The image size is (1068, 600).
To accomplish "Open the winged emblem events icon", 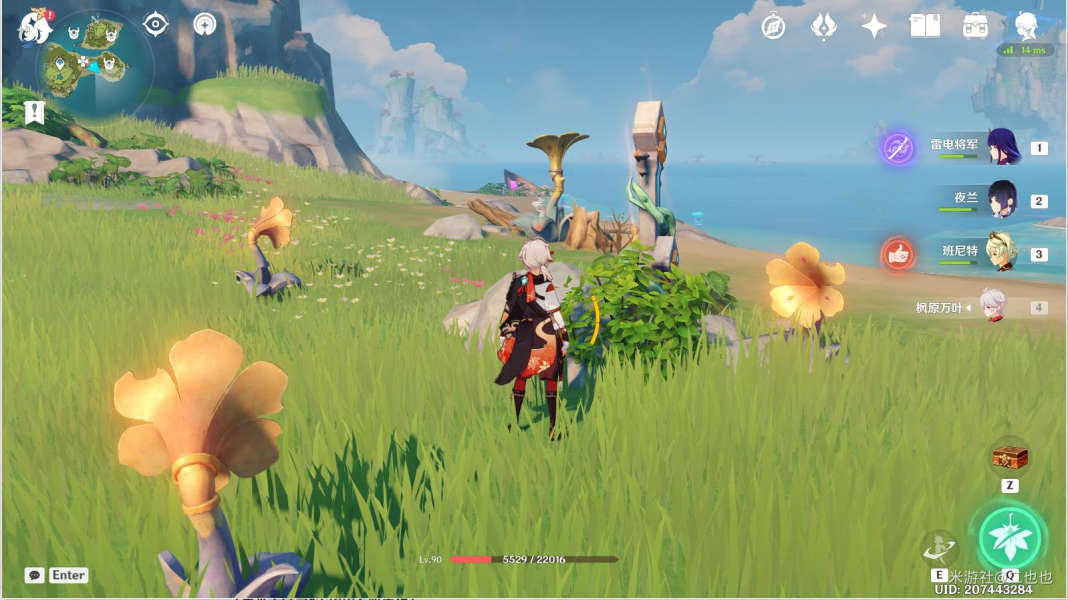I will point(823,26).
